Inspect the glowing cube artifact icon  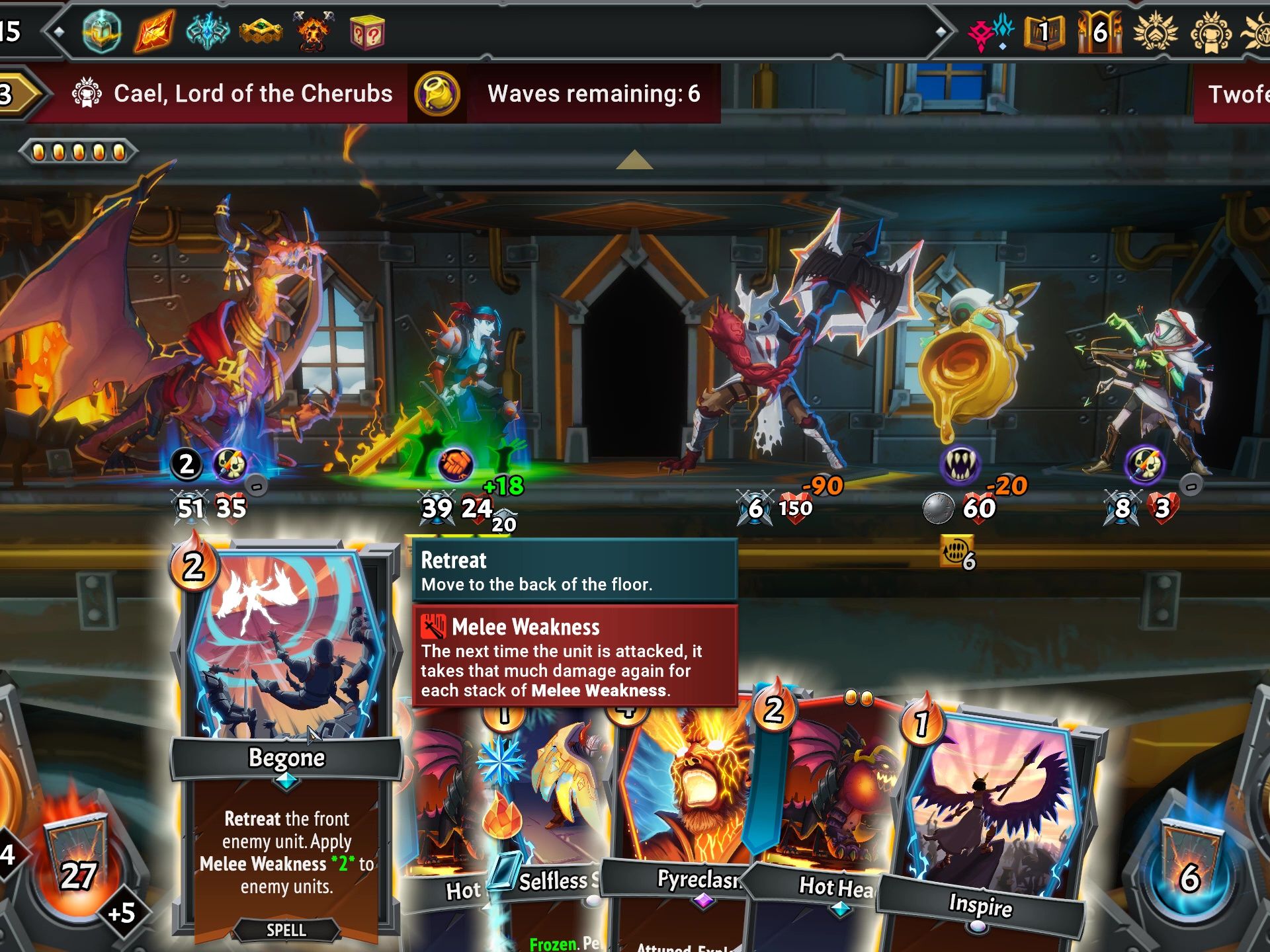pyautogui.click(x=101, y=31)
